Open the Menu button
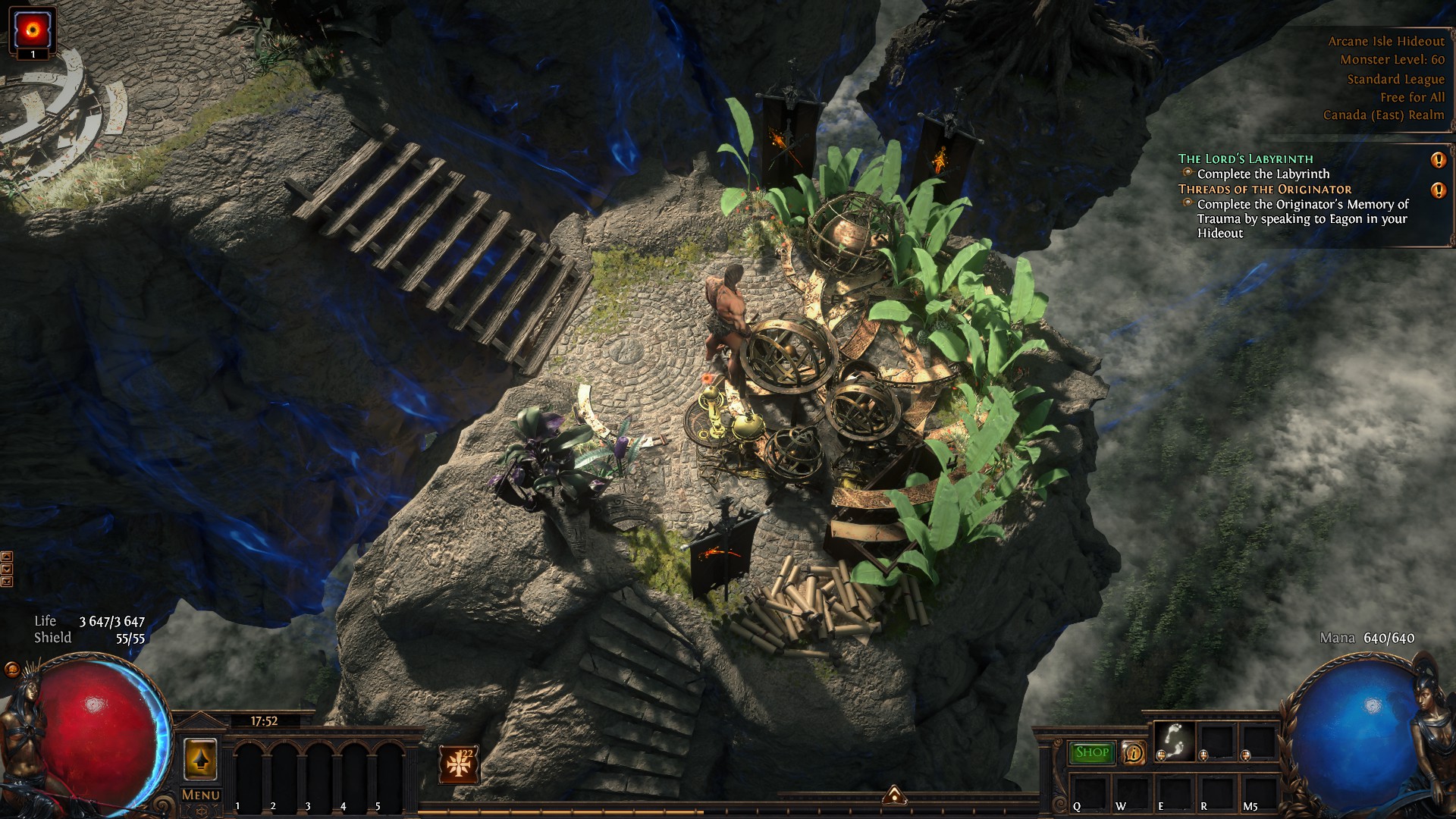The image size is (1456, 819). tap(200, 795)
